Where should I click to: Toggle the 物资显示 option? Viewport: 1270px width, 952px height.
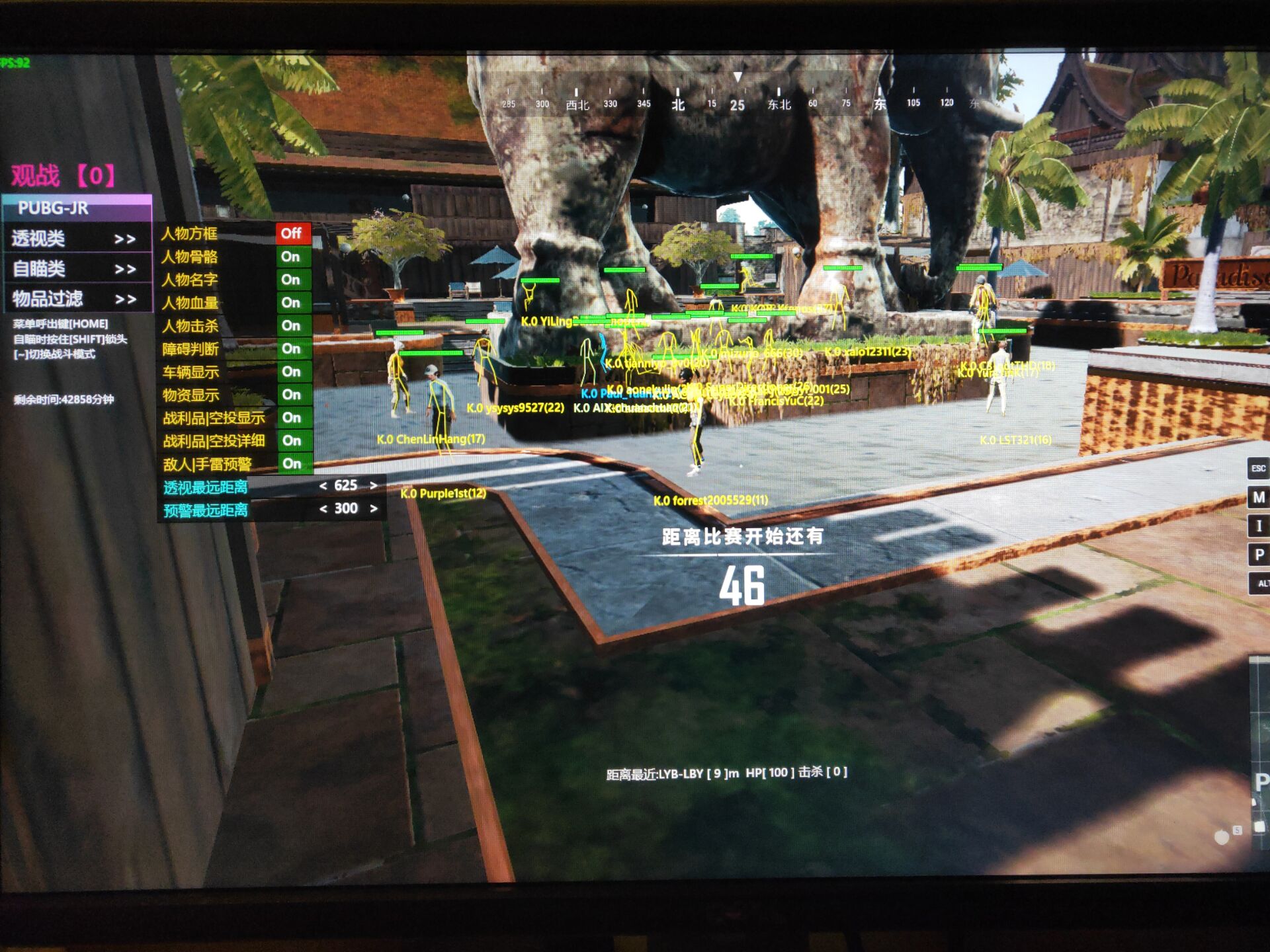[292, 395]
